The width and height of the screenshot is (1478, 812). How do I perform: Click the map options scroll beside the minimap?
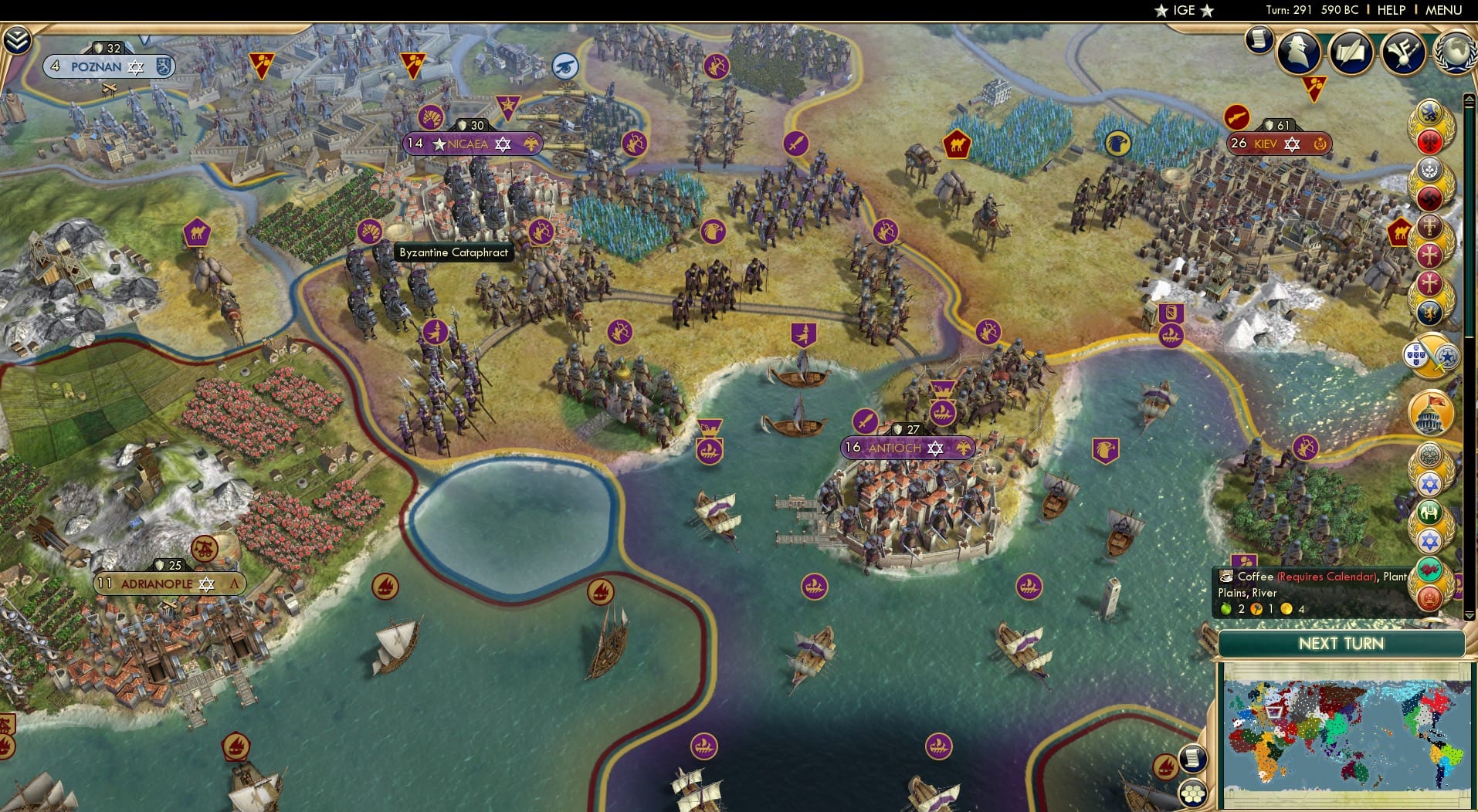[x=1194, y=757]
